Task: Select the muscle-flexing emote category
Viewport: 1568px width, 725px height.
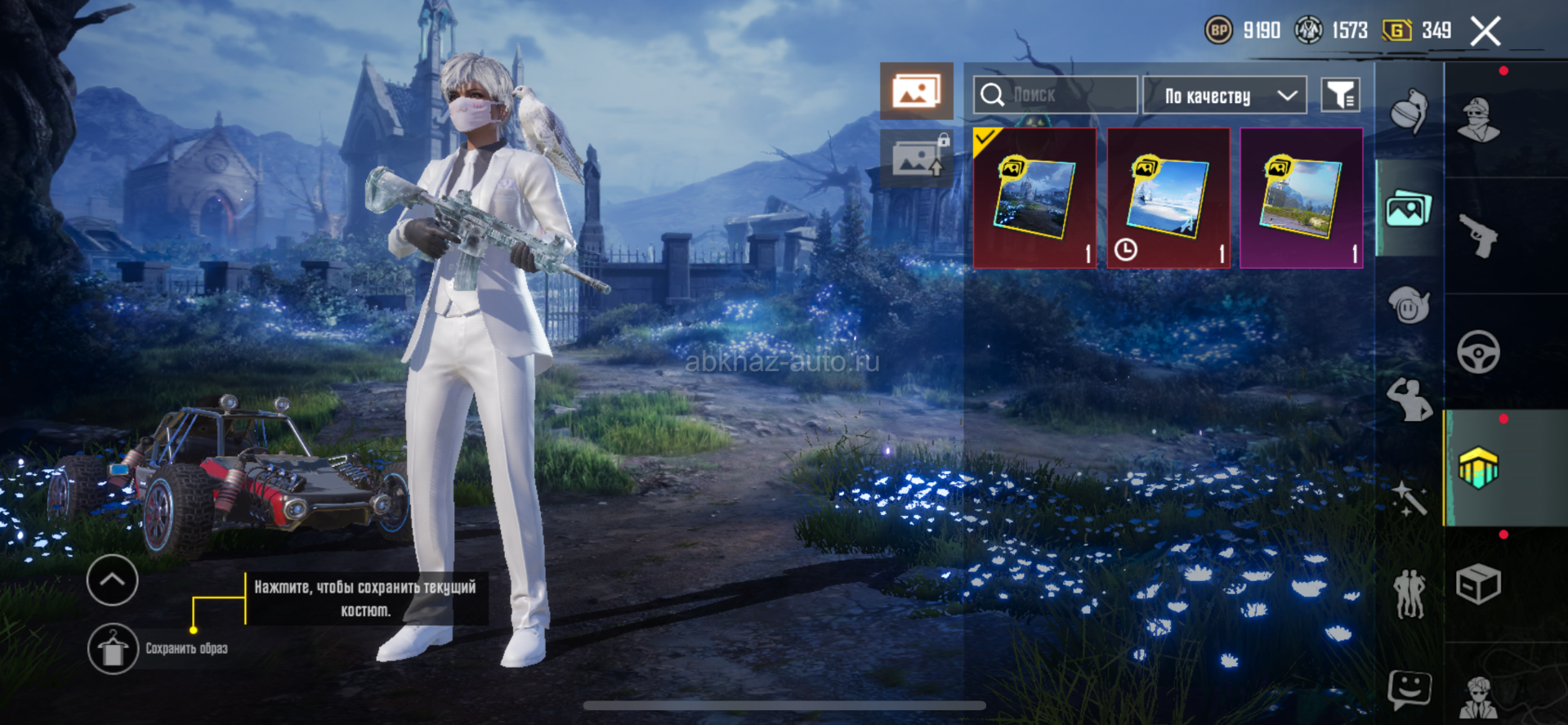Action: [x=1409, y=401]
